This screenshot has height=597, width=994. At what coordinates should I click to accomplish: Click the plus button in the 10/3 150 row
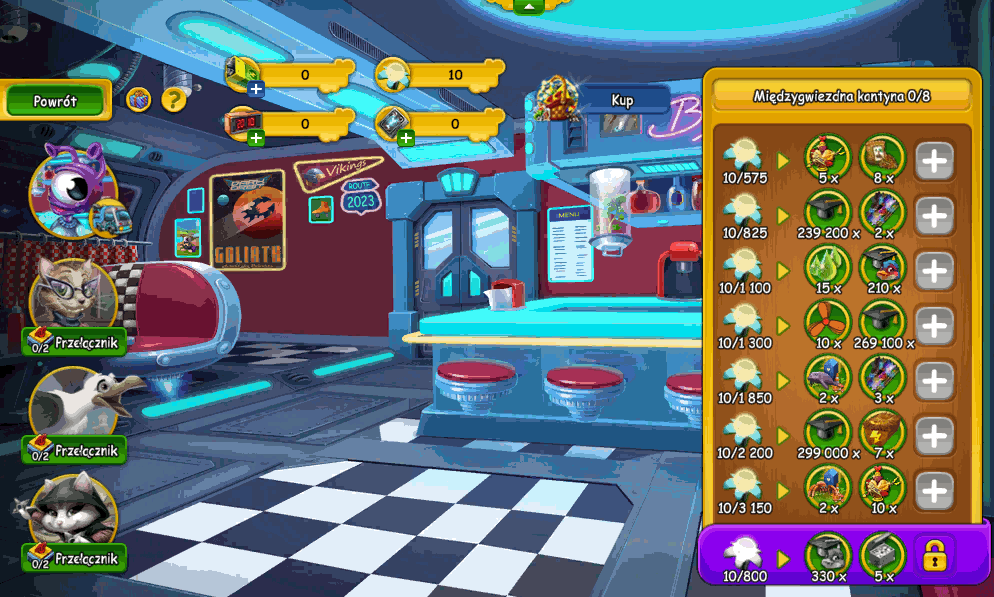[x=934, y=491]
